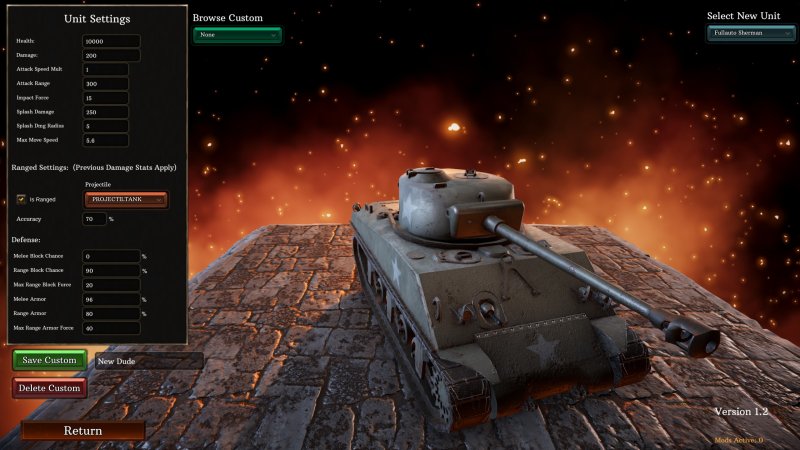Select the Splash Damage value box

tap(105, 112)
